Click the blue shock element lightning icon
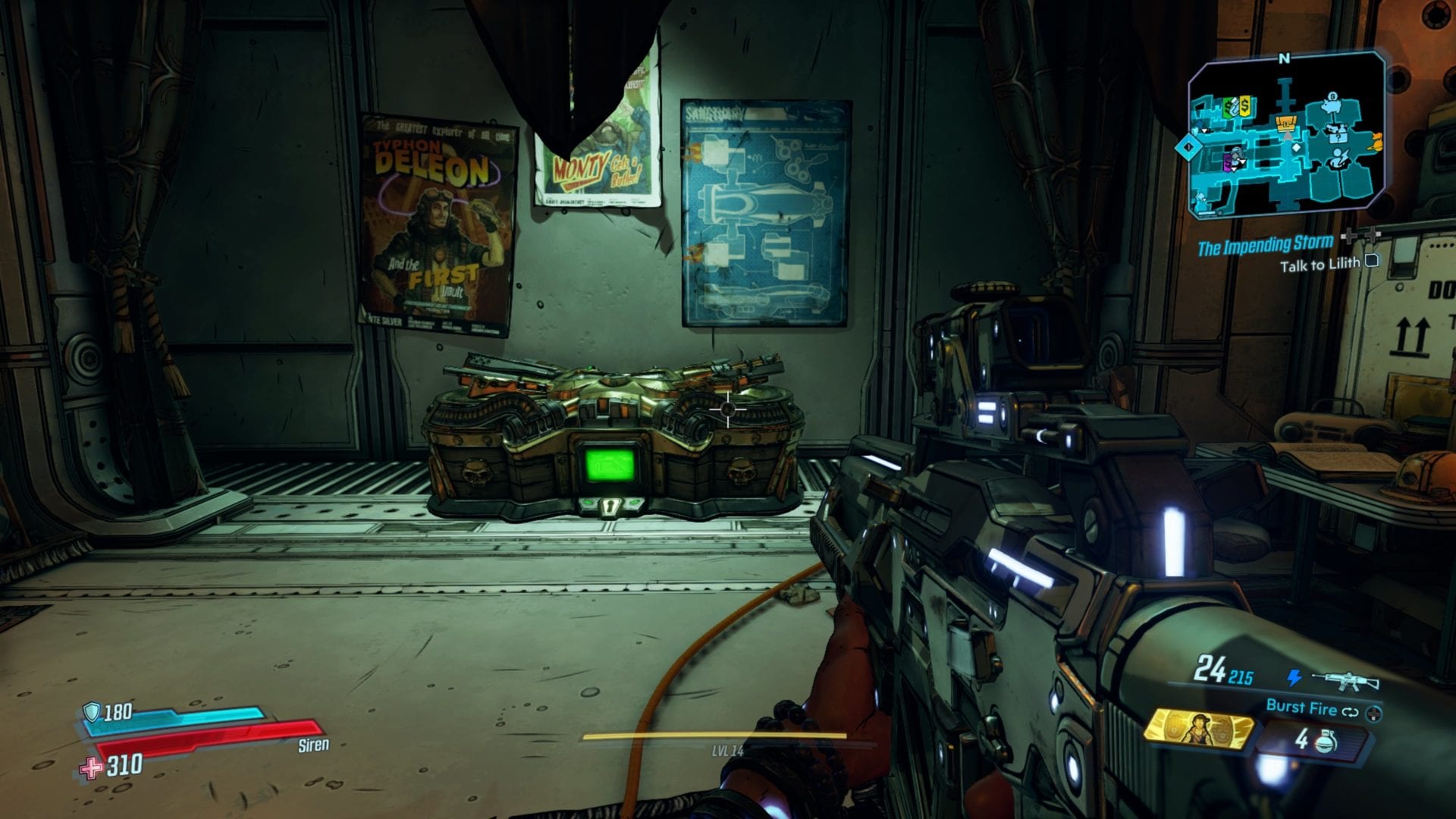 coord(1294,677)
